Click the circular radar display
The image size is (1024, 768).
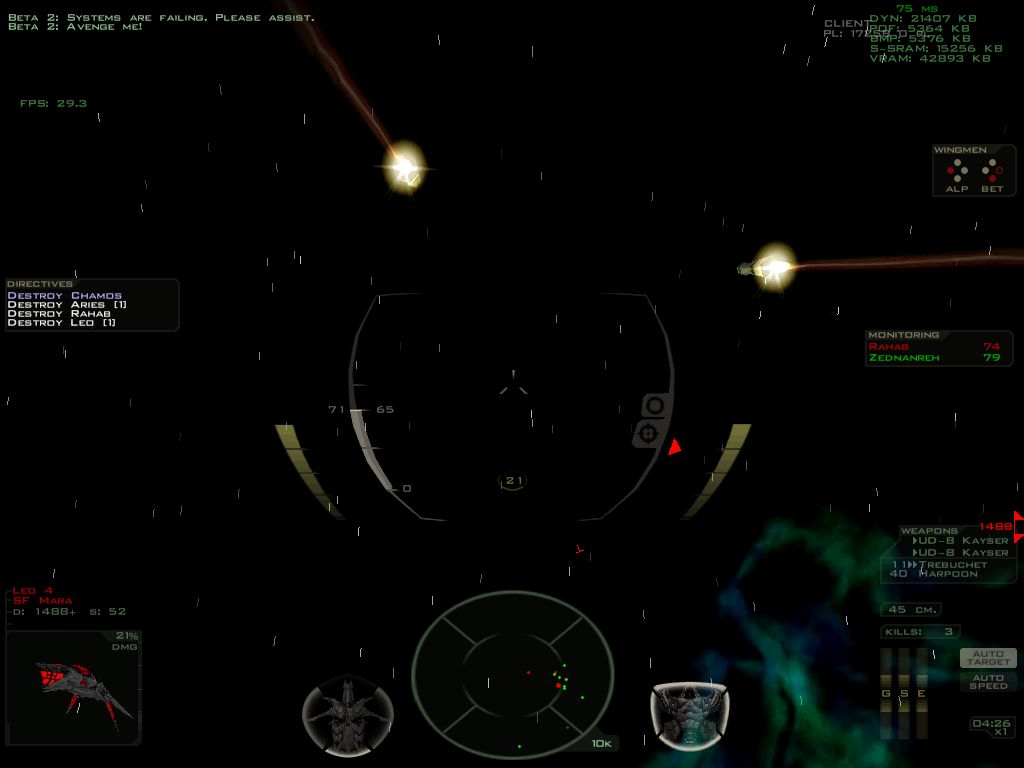[x=512, y=670]
